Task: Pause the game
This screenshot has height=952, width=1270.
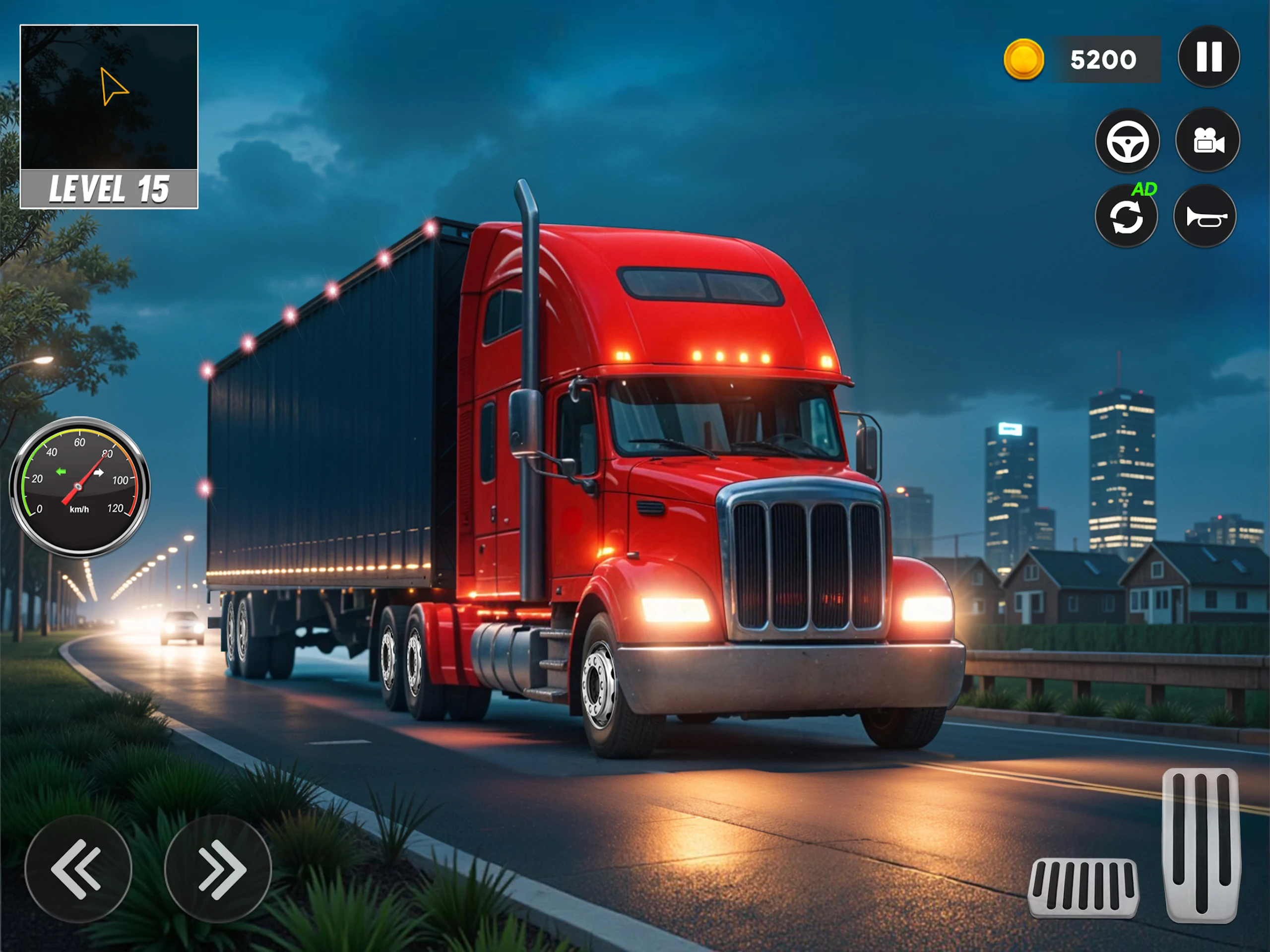Action: (x=1208, y=57)
